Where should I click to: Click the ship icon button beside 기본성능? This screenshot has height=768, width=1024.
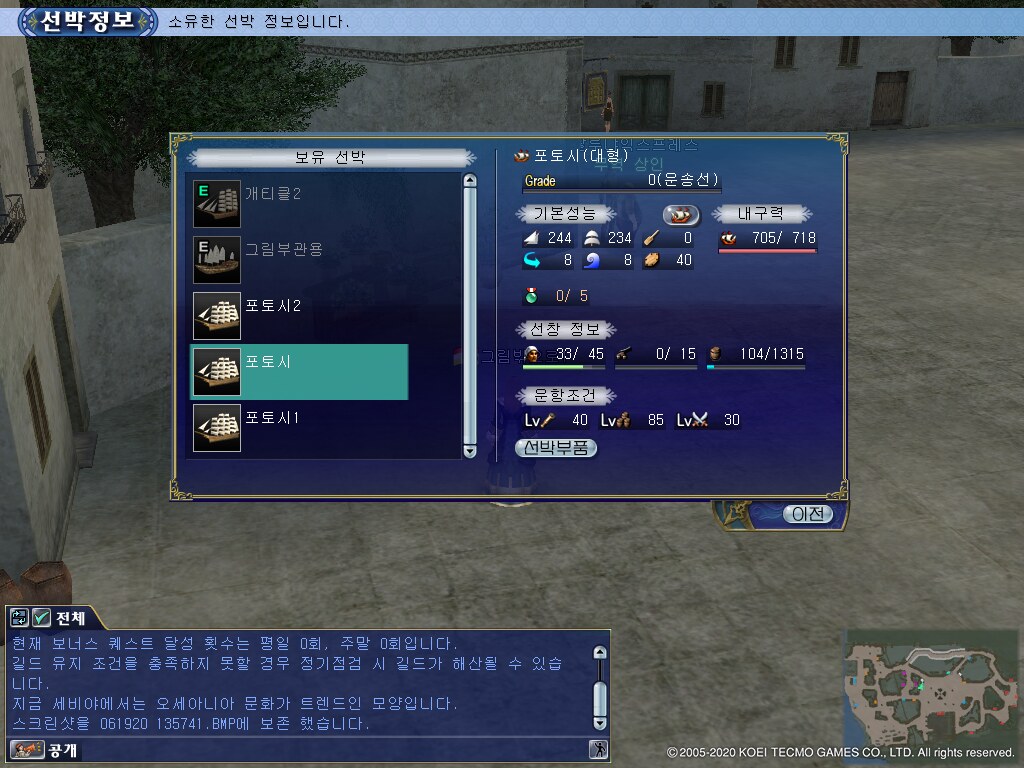681,214
